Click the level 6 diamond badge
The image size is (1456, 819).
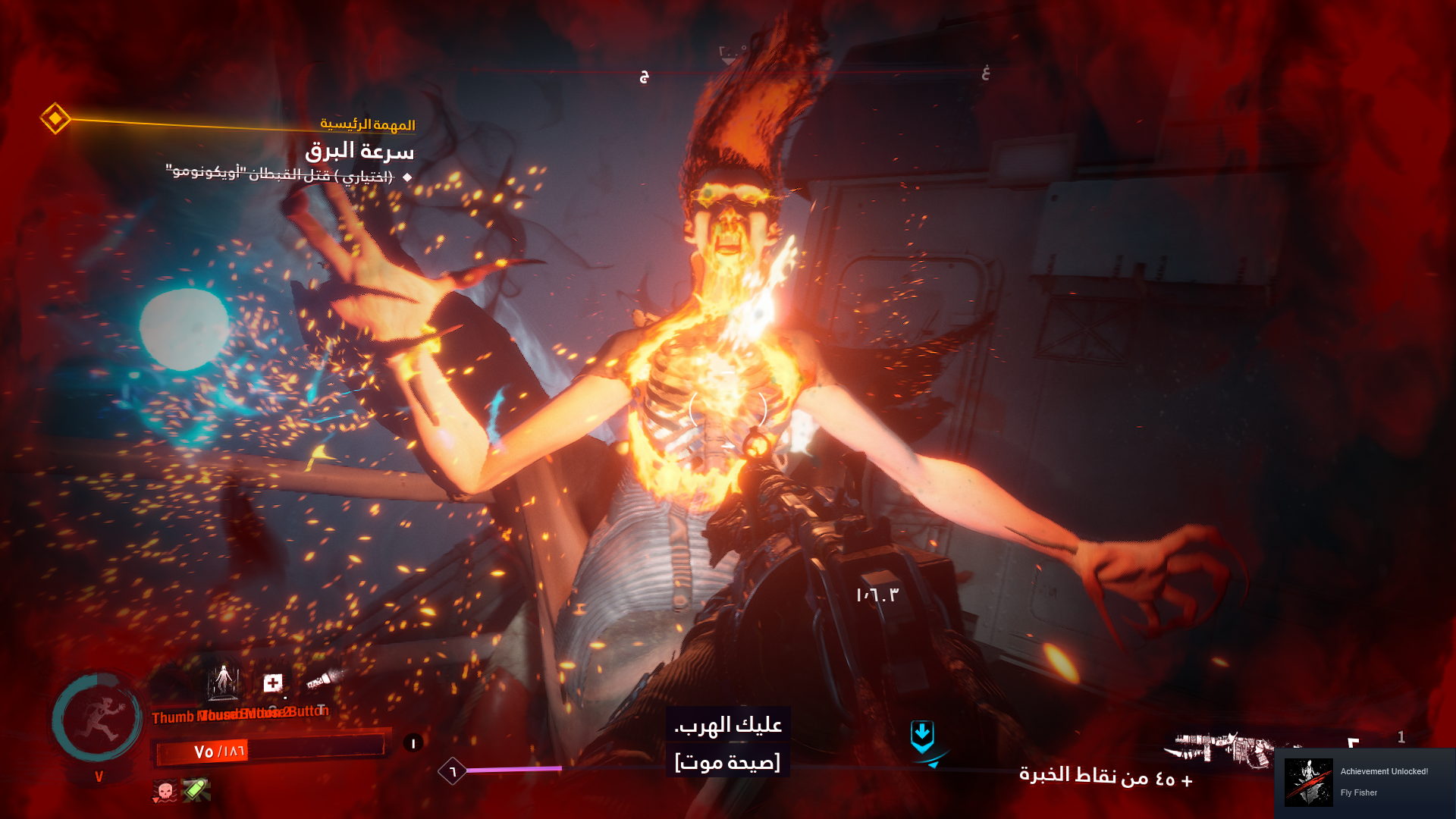point(453,771)
